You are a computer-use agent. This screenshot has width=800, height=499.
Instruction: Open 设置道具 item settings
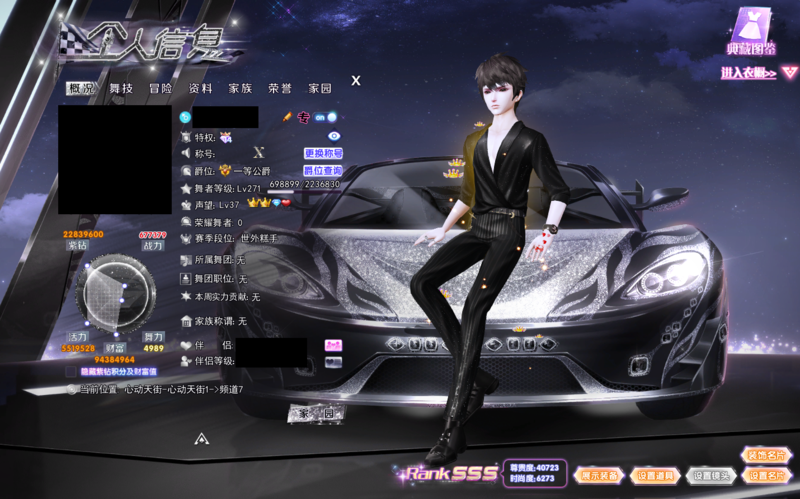pos(656,476)
